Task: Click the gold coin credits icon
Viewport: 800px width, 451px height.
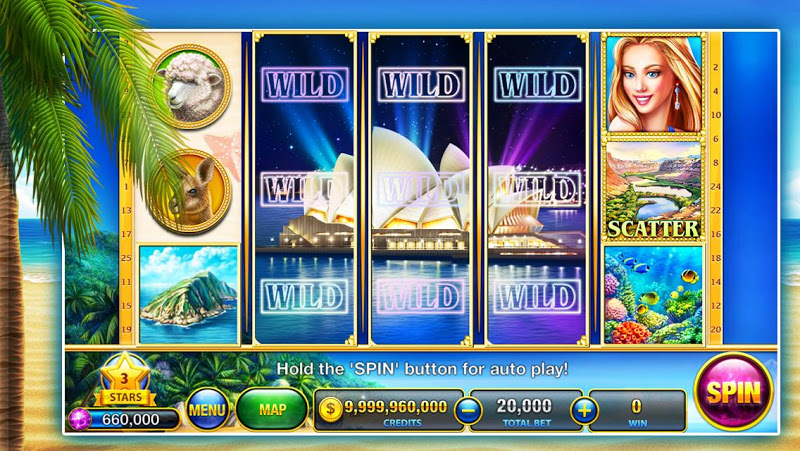Action: pyautogui.click(x=331, y=409)
